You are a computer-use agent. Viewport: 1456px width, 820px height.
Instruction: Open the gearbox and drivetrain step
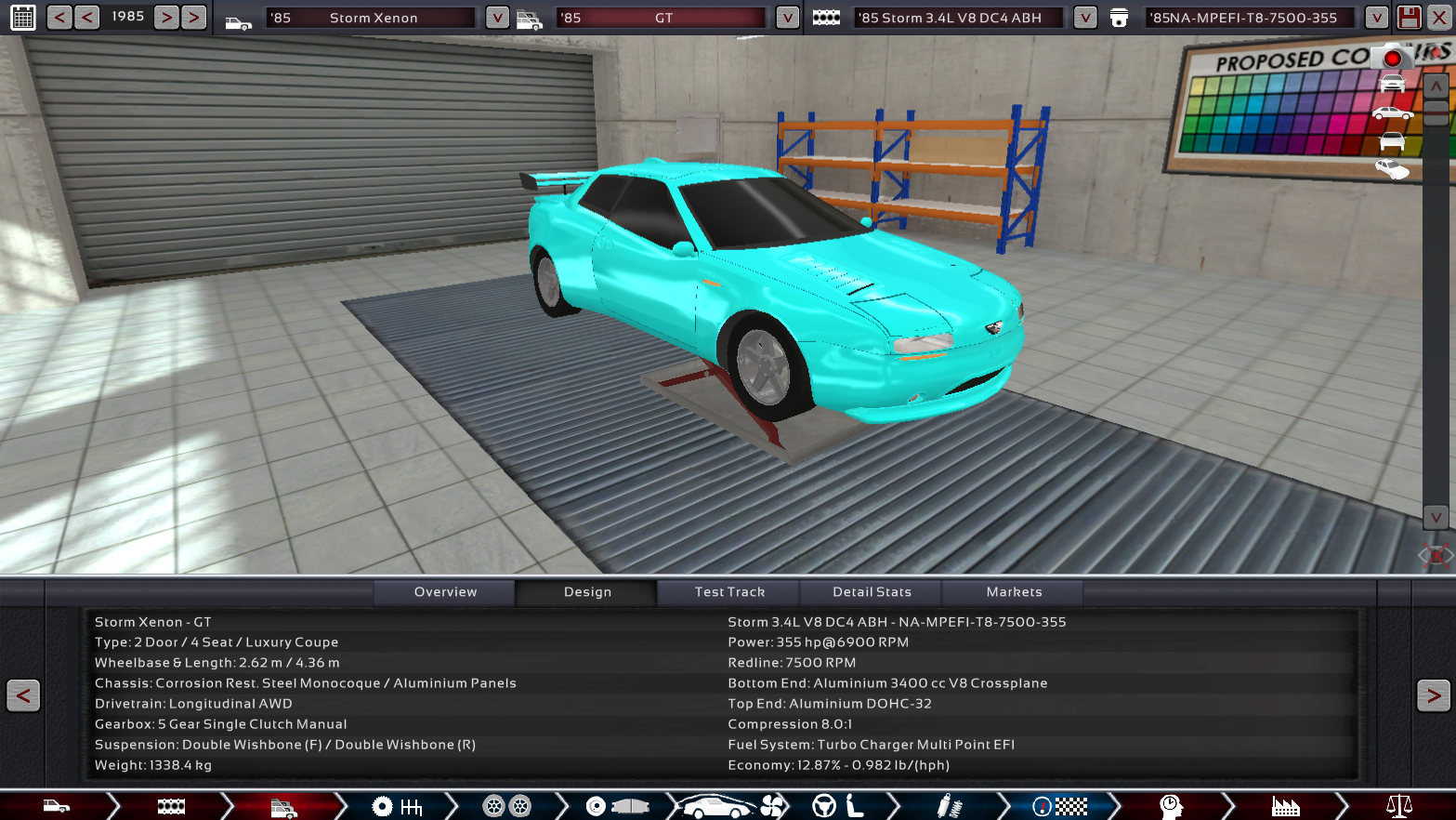coord(397,806)
